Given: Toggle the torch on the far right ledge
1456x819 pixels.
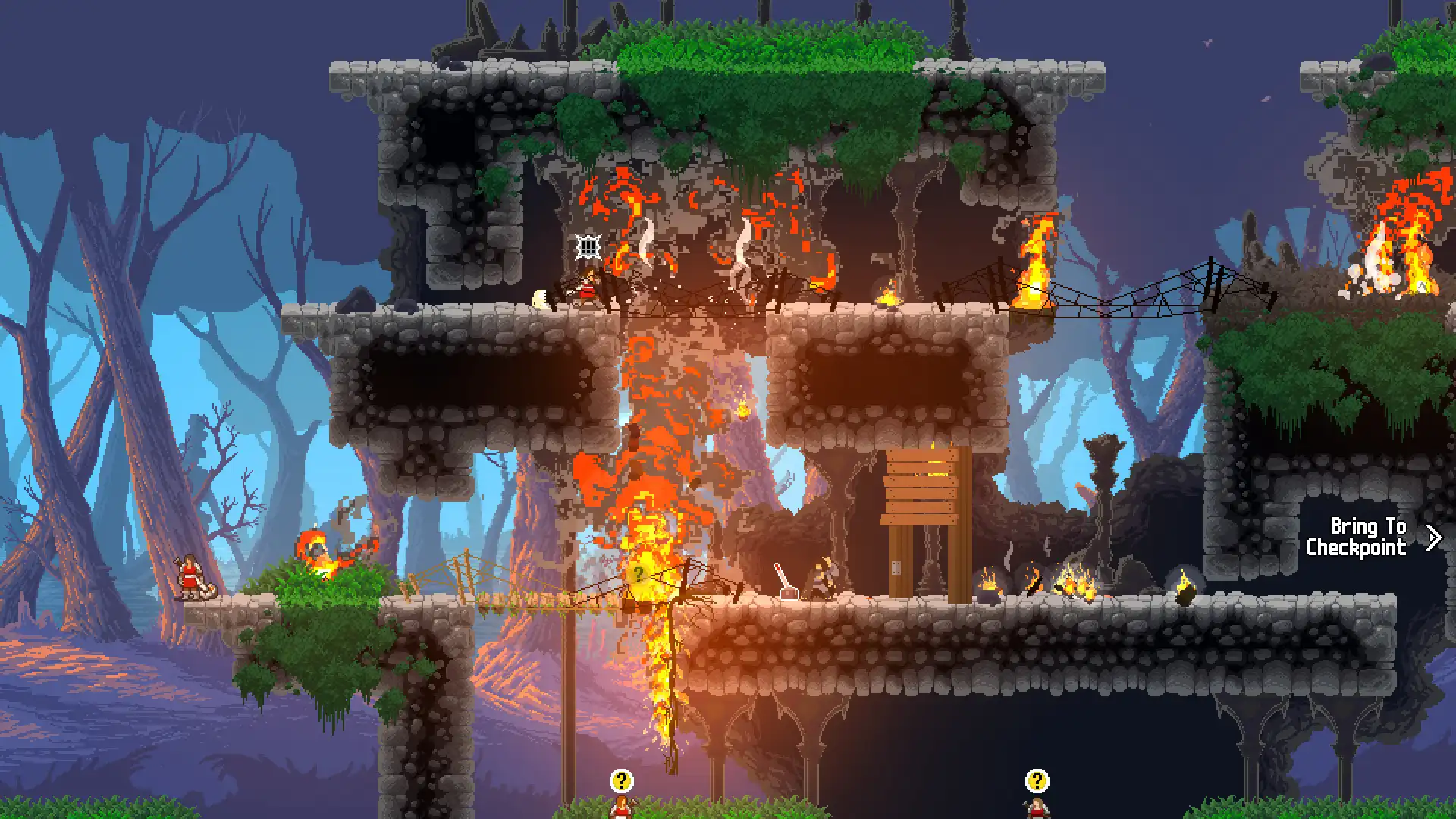Looking at the screenshot, I should coord(1185,588).
